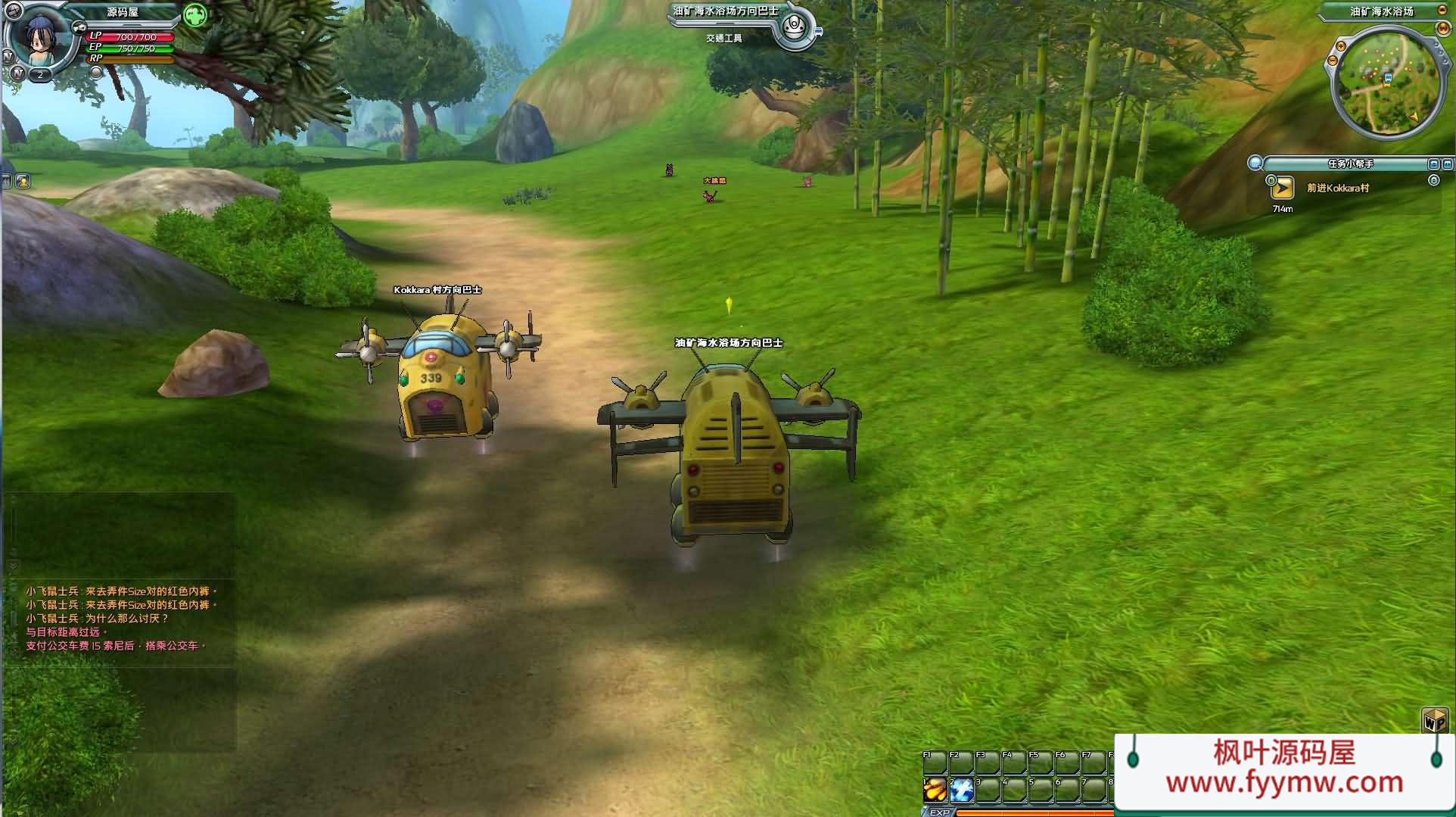The image size is (1456, 817).
Task: Open the world map with the W button
Action: coord(1443,28)
